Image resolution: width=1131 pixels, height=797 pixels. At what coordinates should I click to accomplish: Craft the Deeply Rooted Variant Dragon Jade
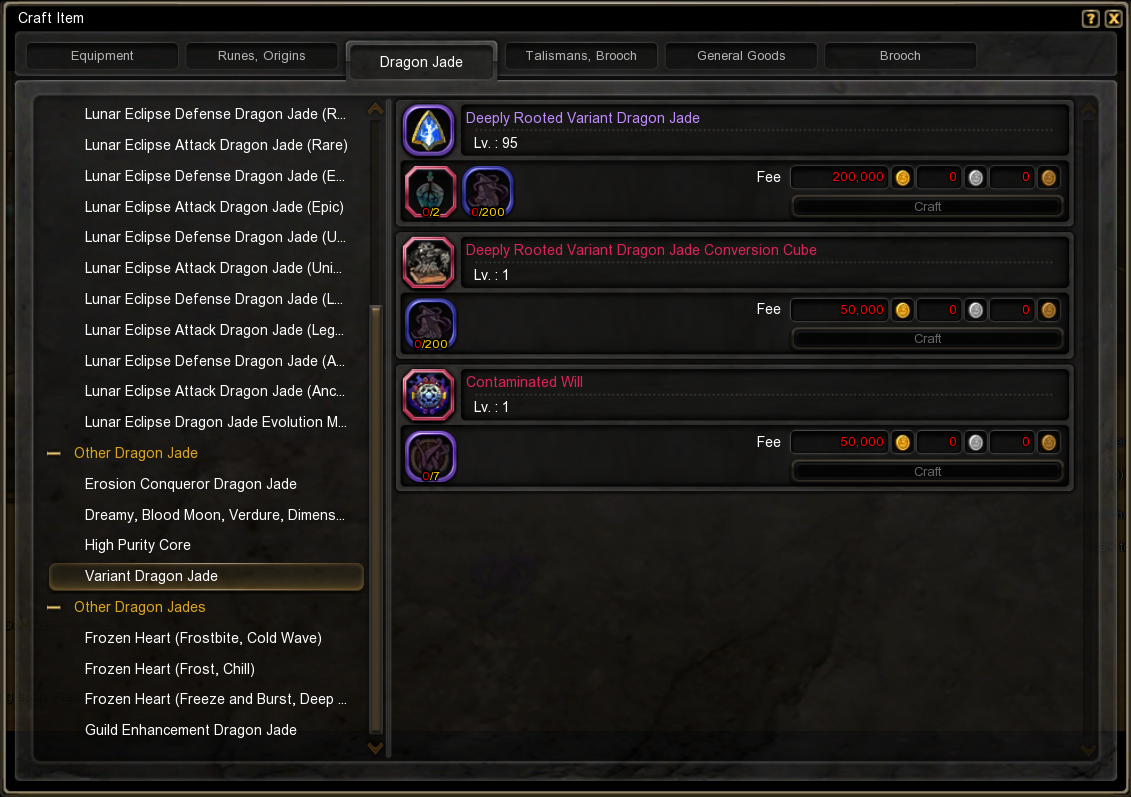click(x=927, y=207)
